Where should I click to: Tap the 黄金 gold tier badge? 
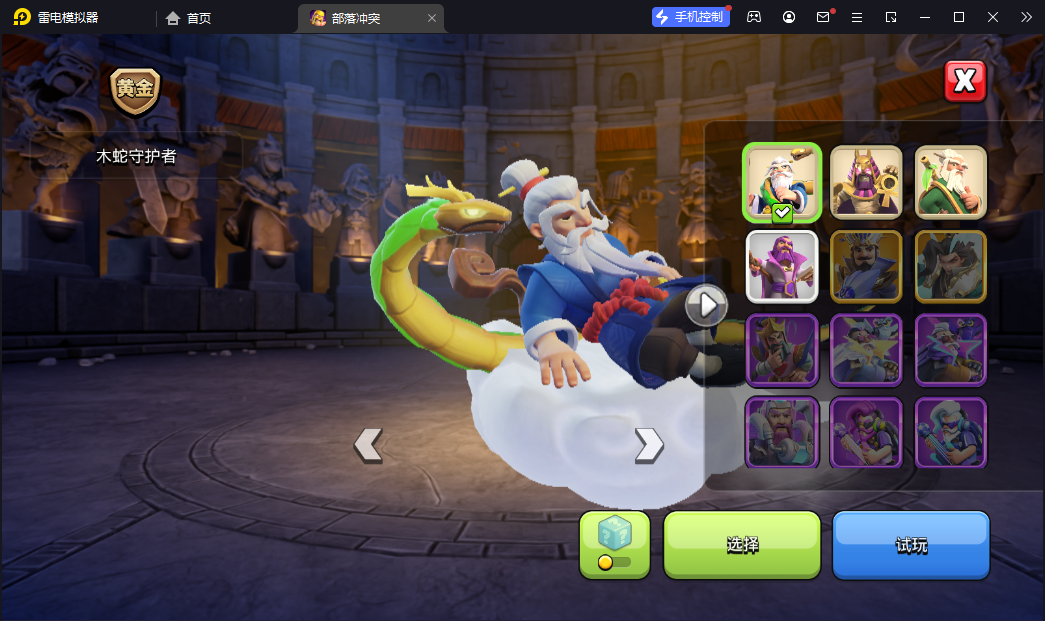tap(135, 90)
